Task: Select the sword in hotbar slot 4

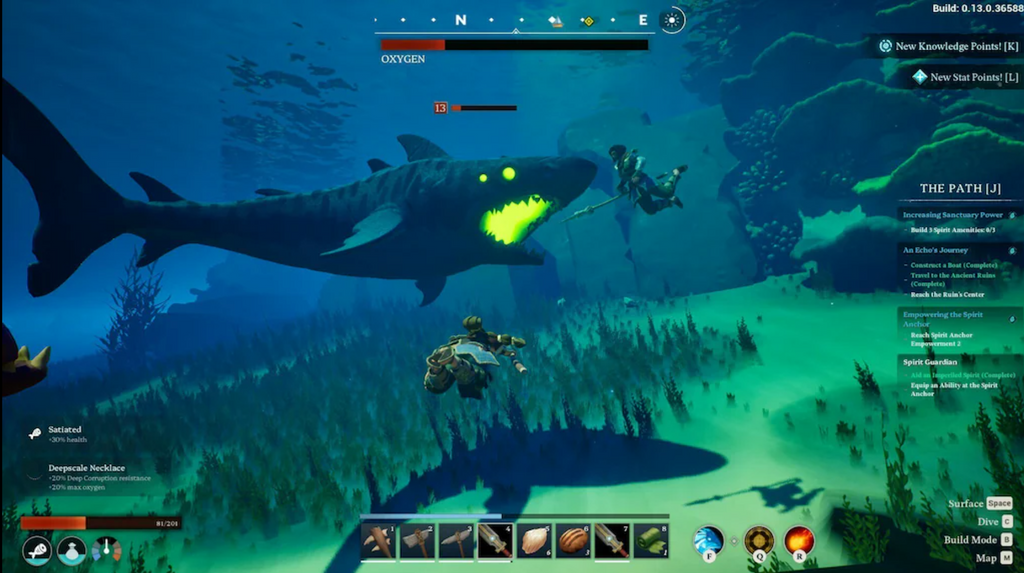Action: click(495, 541)
